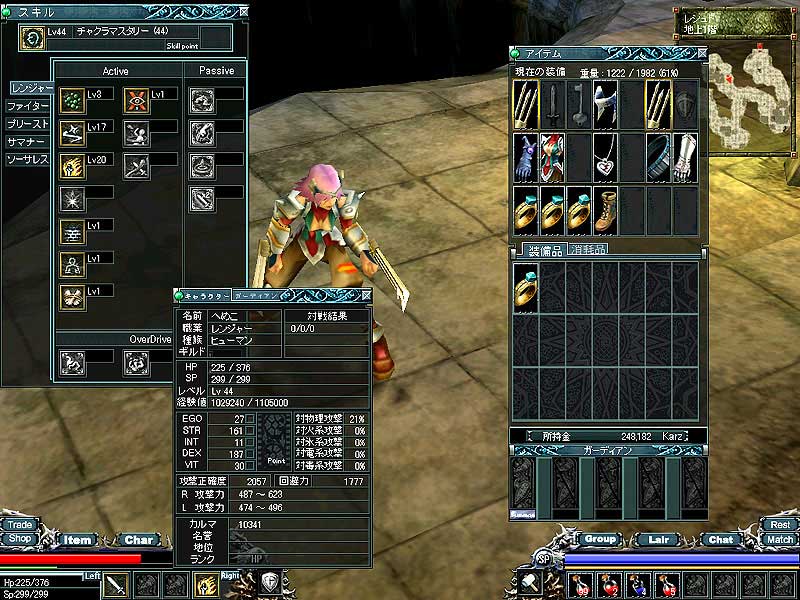Toggle the Char panel button
The image size is (800, 600).
click(139, 540)
